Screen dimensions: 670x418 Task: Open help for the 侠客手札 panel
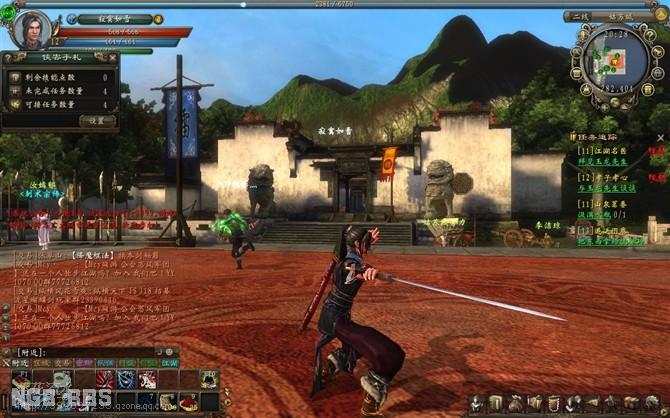7,58
